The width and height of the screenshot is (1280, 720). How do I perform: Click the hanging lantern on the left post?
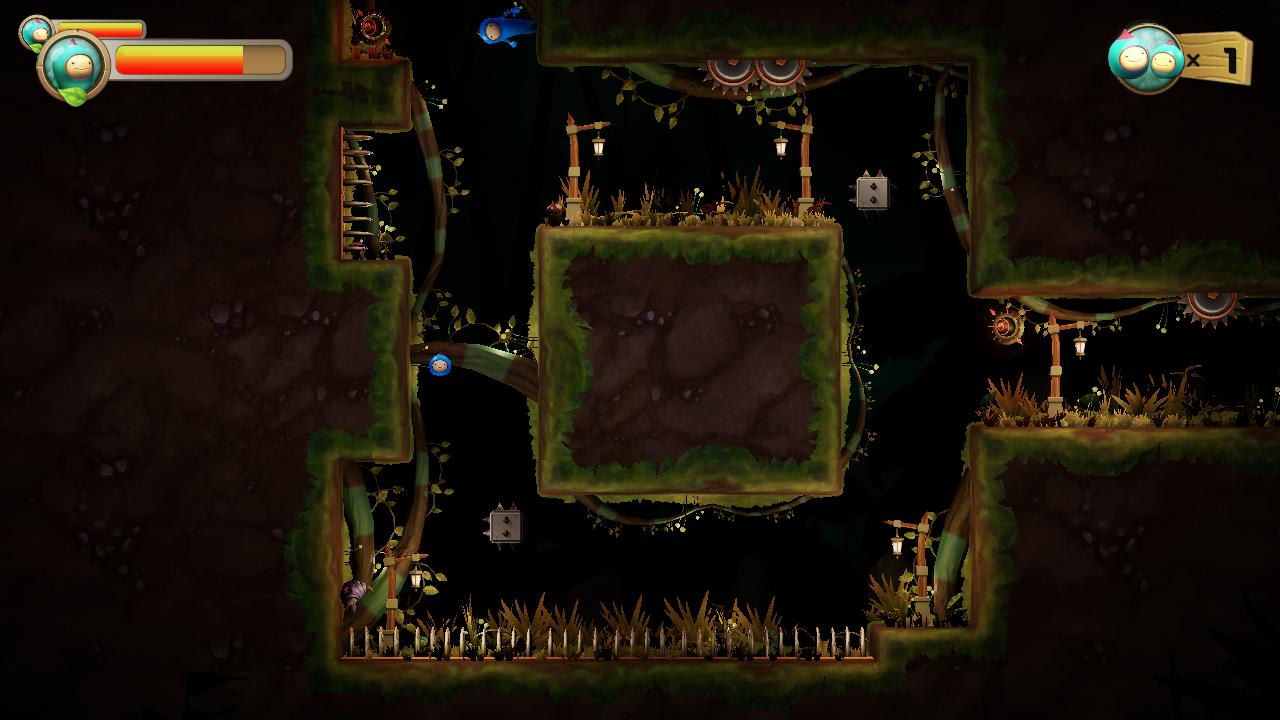pyautogui.click(x=596, y=146)
